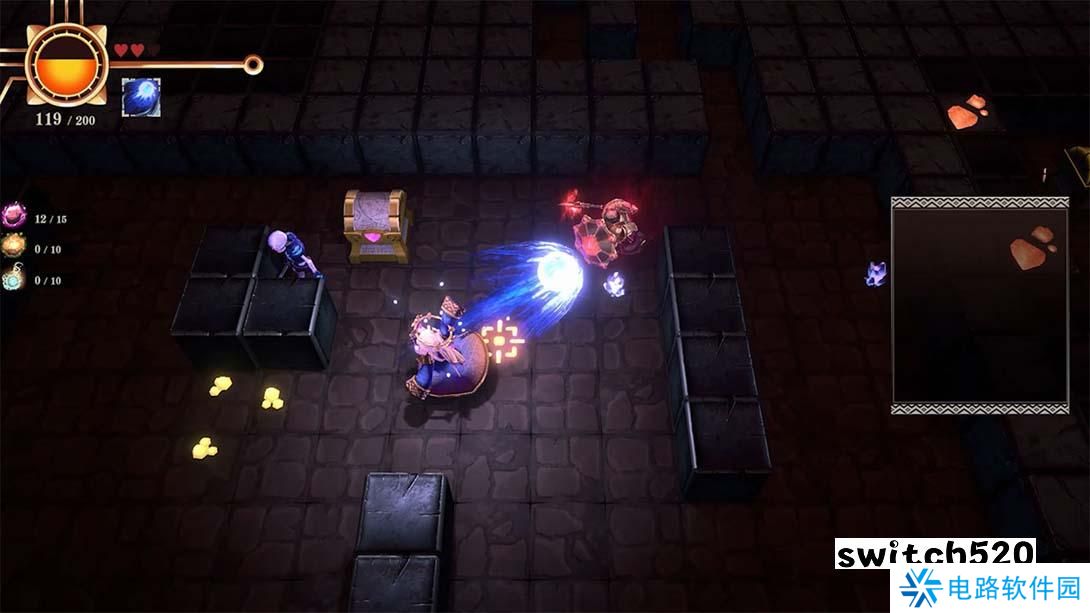
Task: Choose the teal swirl resource icon
Action: tap(14, 279)
